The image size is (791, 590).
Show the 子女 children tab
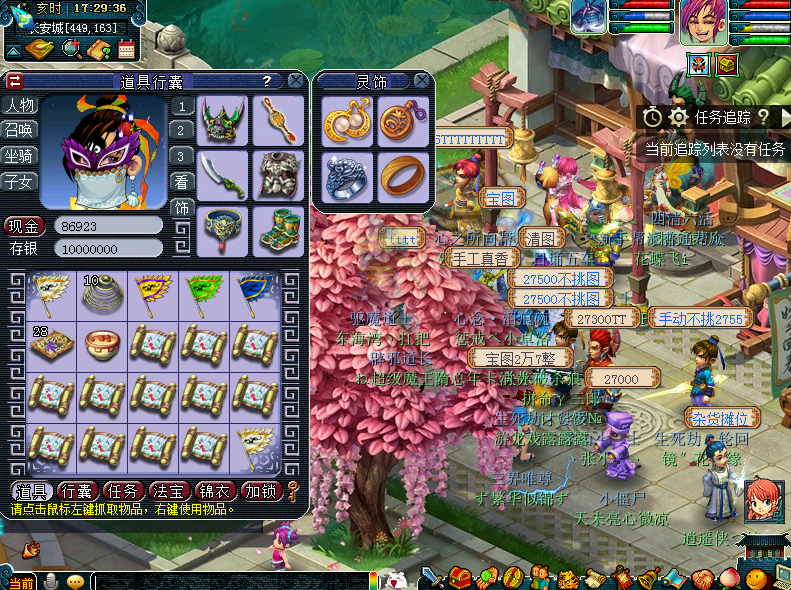click(19, 181)
